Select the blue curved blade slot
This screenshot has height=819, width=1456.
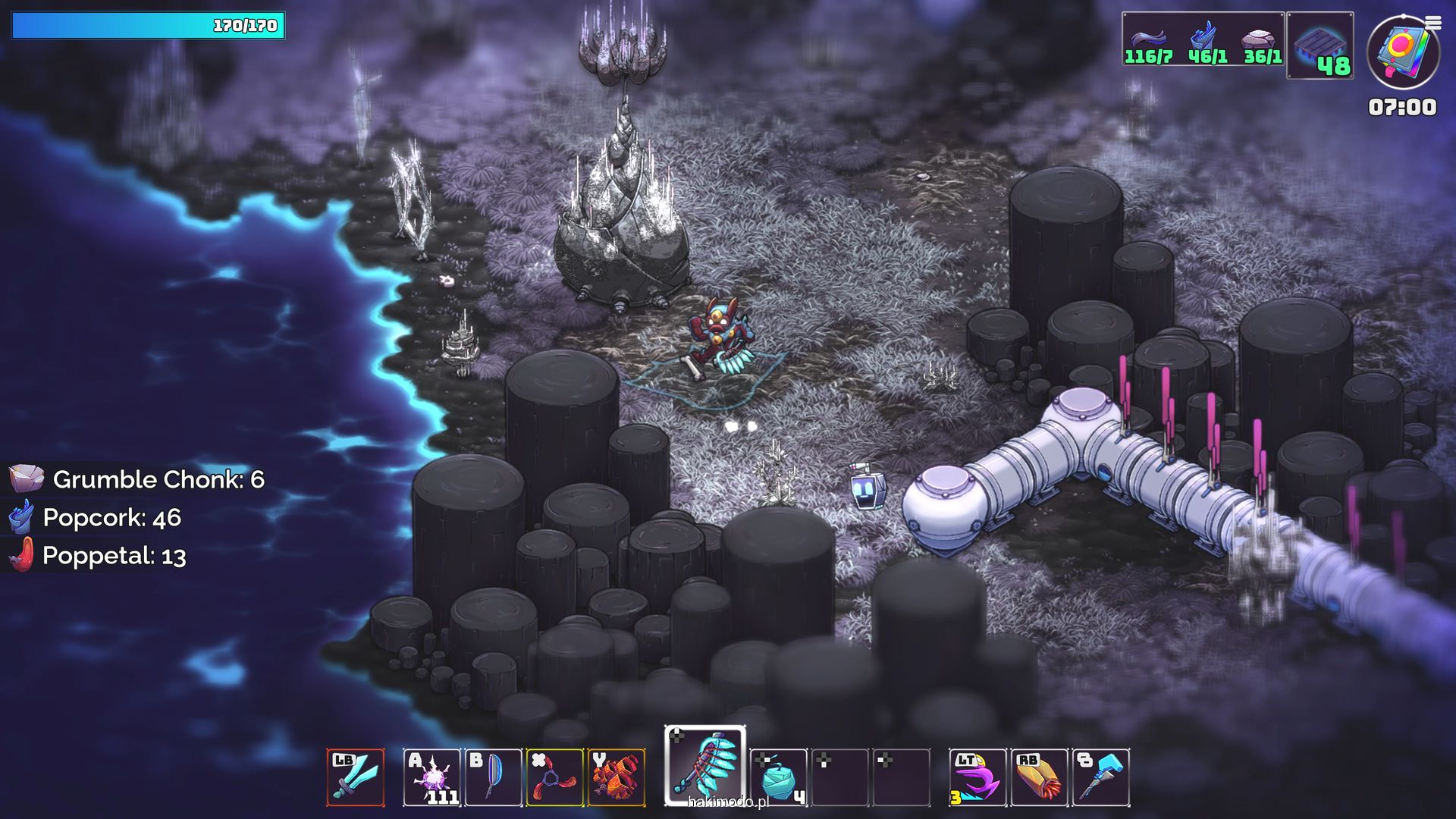tap(493, 777)
